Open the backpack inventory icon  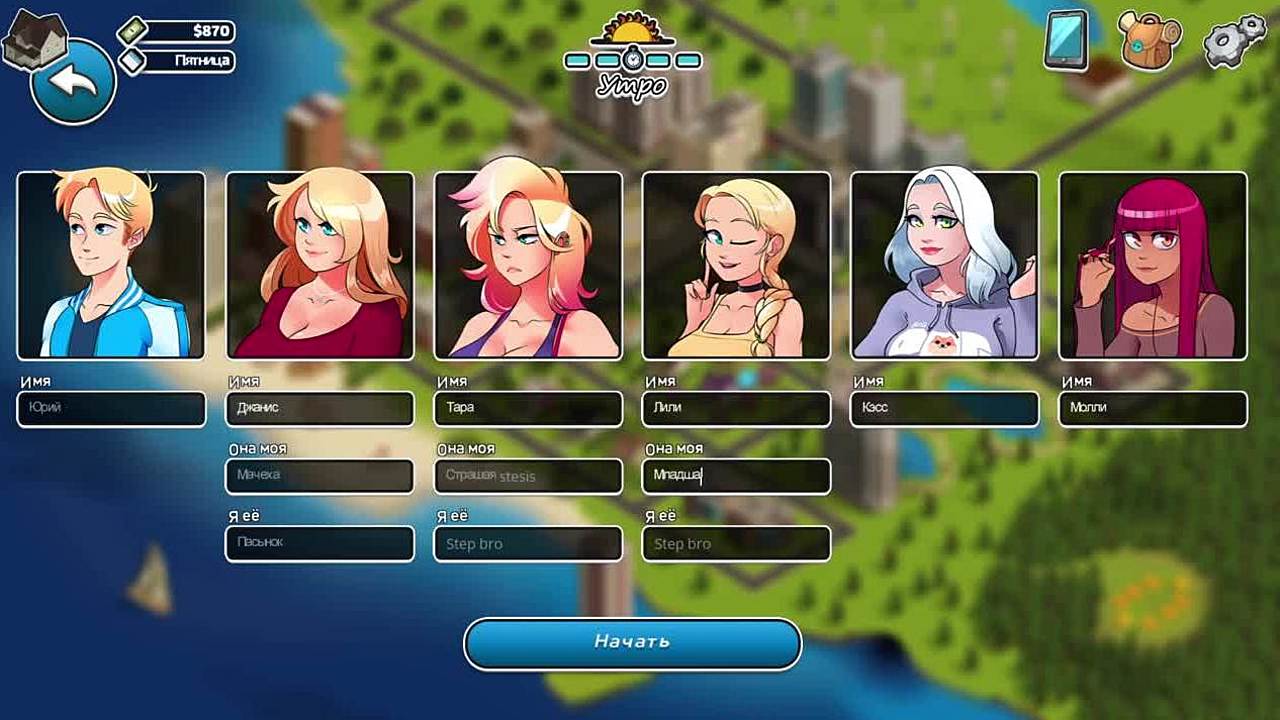1150,41
